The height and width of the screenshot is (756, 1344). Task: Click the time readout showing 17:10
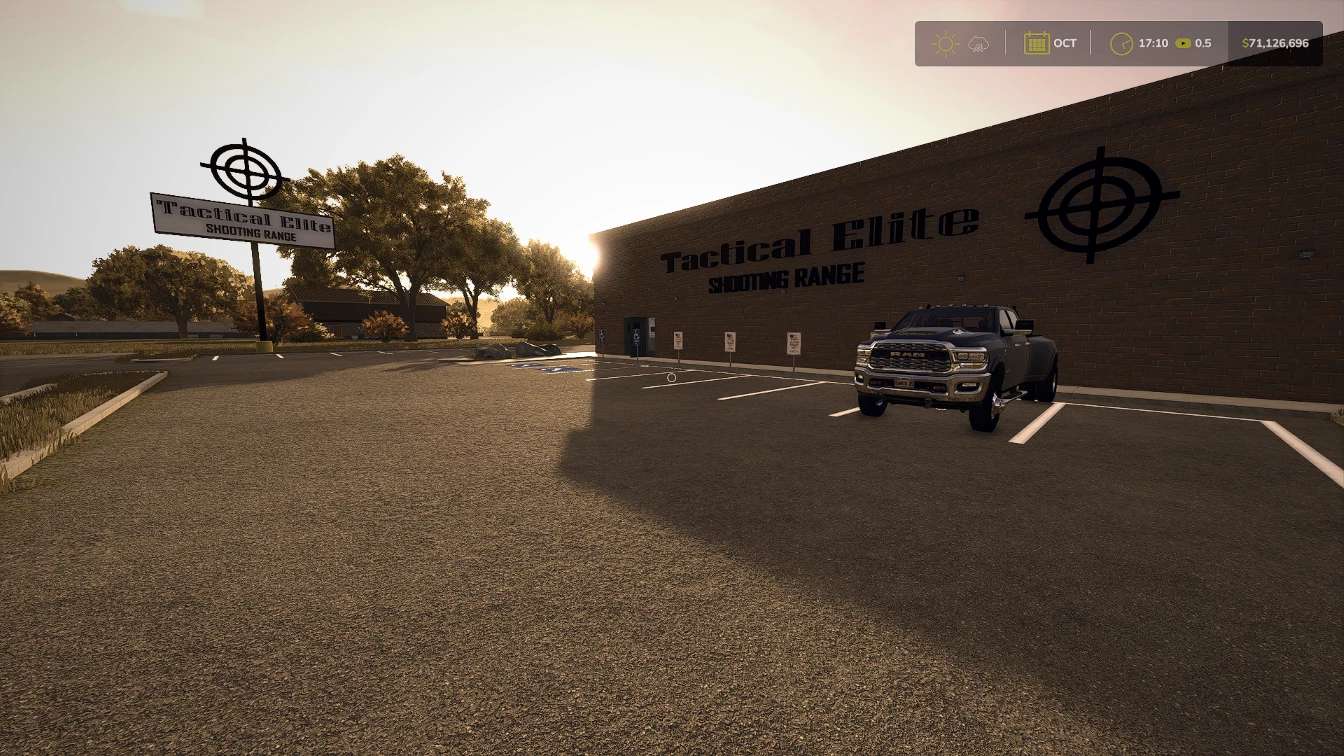pyautogui.click(x=1151, y=43)
